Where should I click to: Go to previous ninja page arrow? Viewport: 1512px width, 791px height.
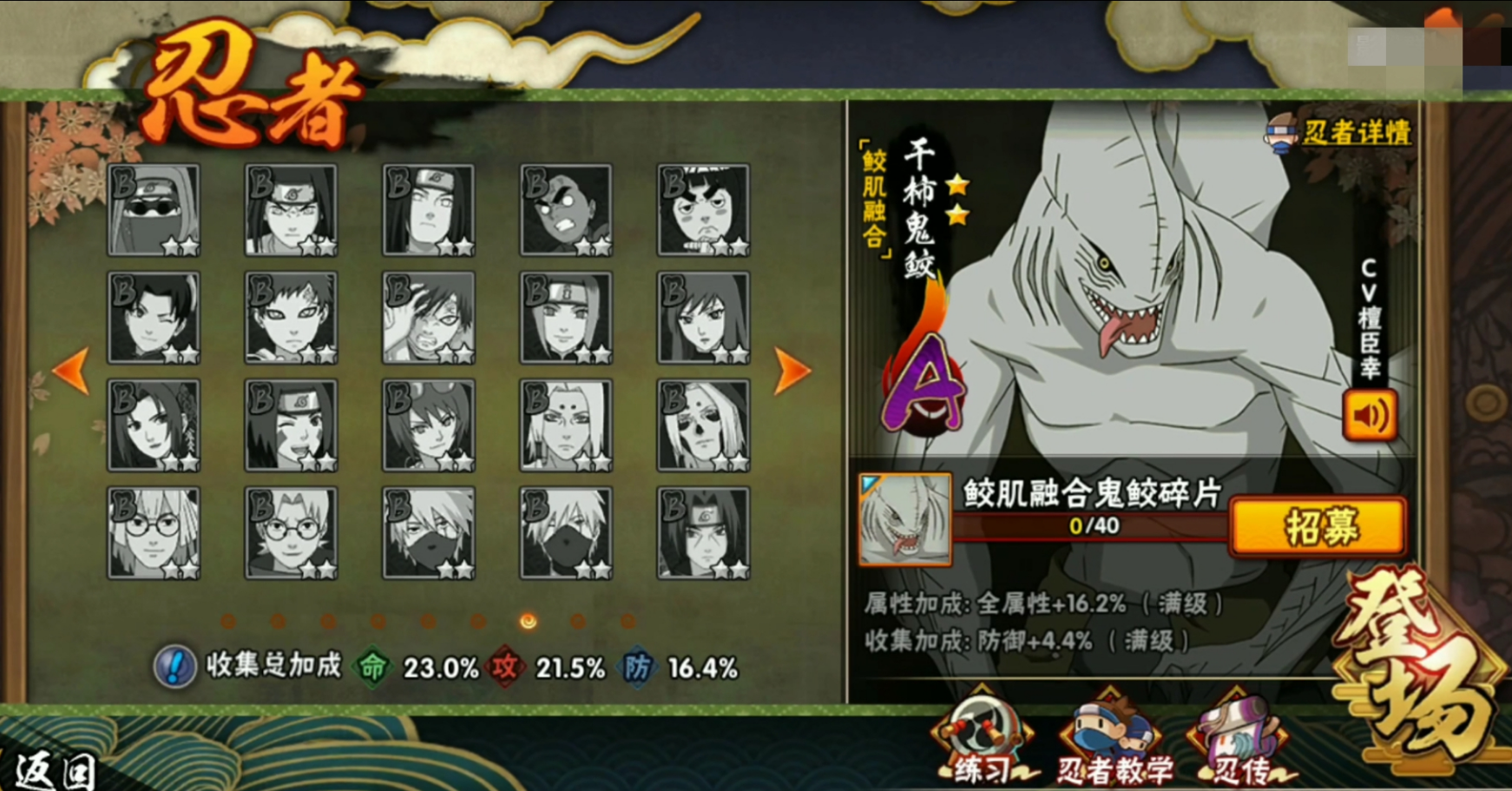[x=71, y=371]
